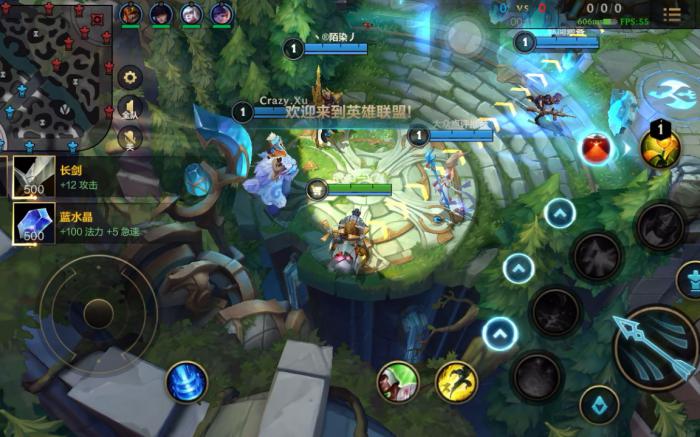This screenshot has width=700, height=437.
Task: Use the red health potion item
Action: coord(597,148)
